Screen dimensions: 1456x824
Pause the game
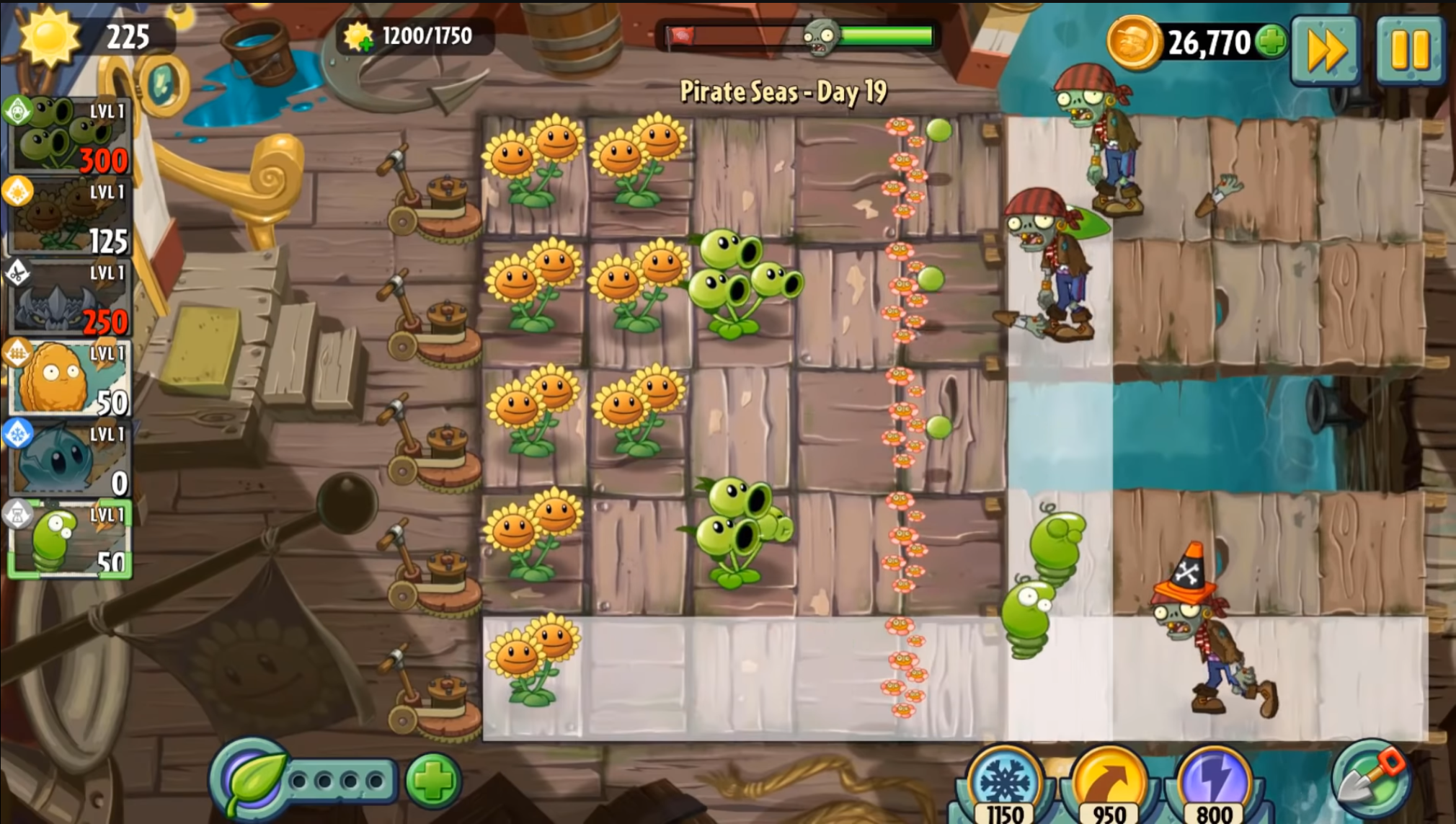point(1409,50)
